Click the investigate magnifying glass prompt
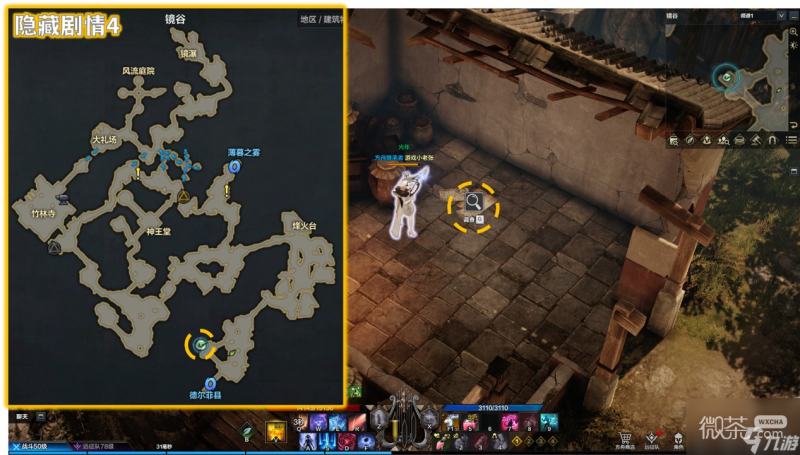 [473, 203]
